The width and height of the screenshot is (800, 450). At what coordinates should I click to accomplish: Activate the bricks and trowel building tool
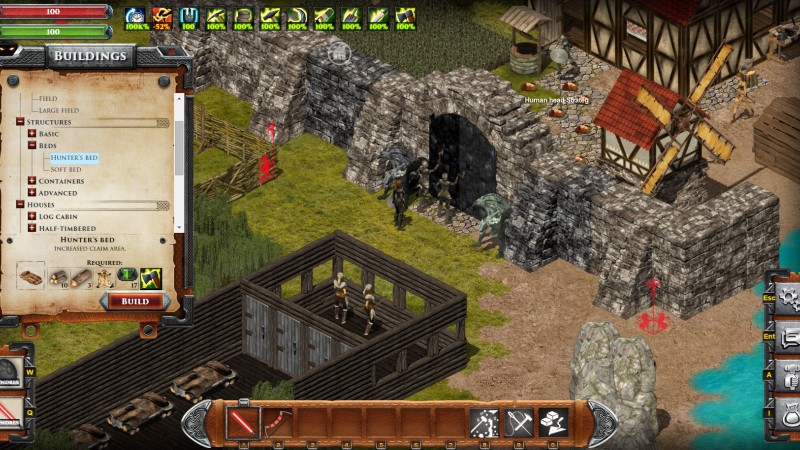[x=553, y=423]
